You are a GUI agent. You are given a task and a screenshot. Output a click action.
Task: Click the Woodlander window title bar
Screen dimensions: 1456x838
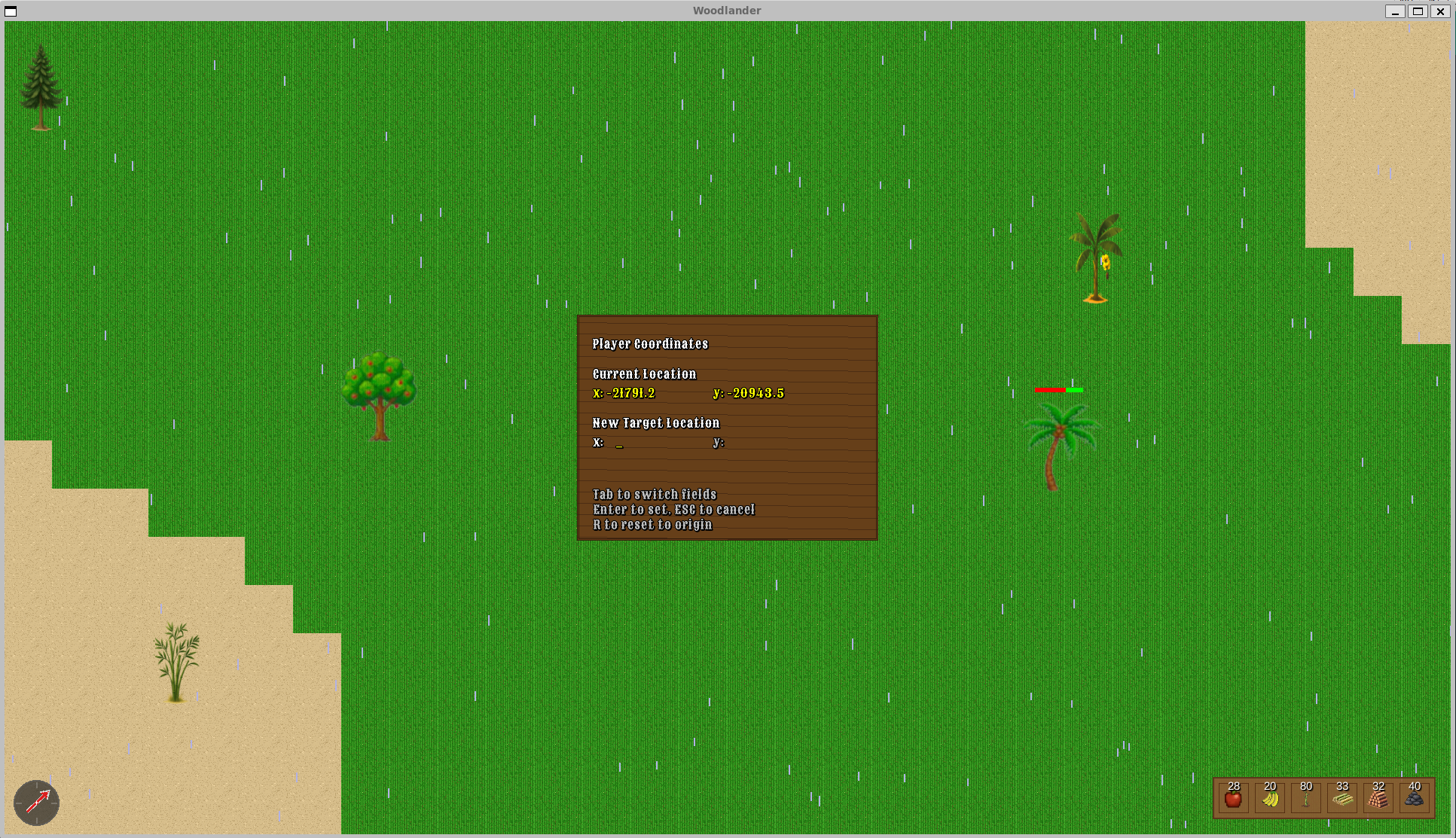tap(725, 10)
